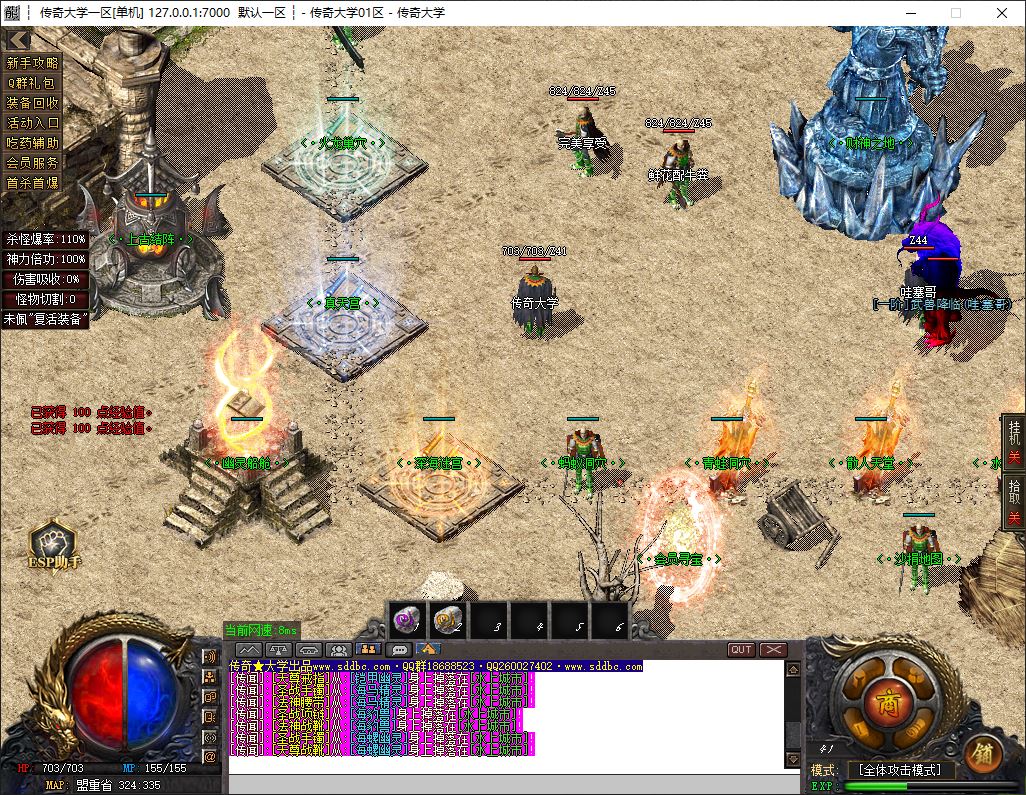Close the game with the red X button beside OUT
Screen dimensions: 1026x795
pos(773,650)
